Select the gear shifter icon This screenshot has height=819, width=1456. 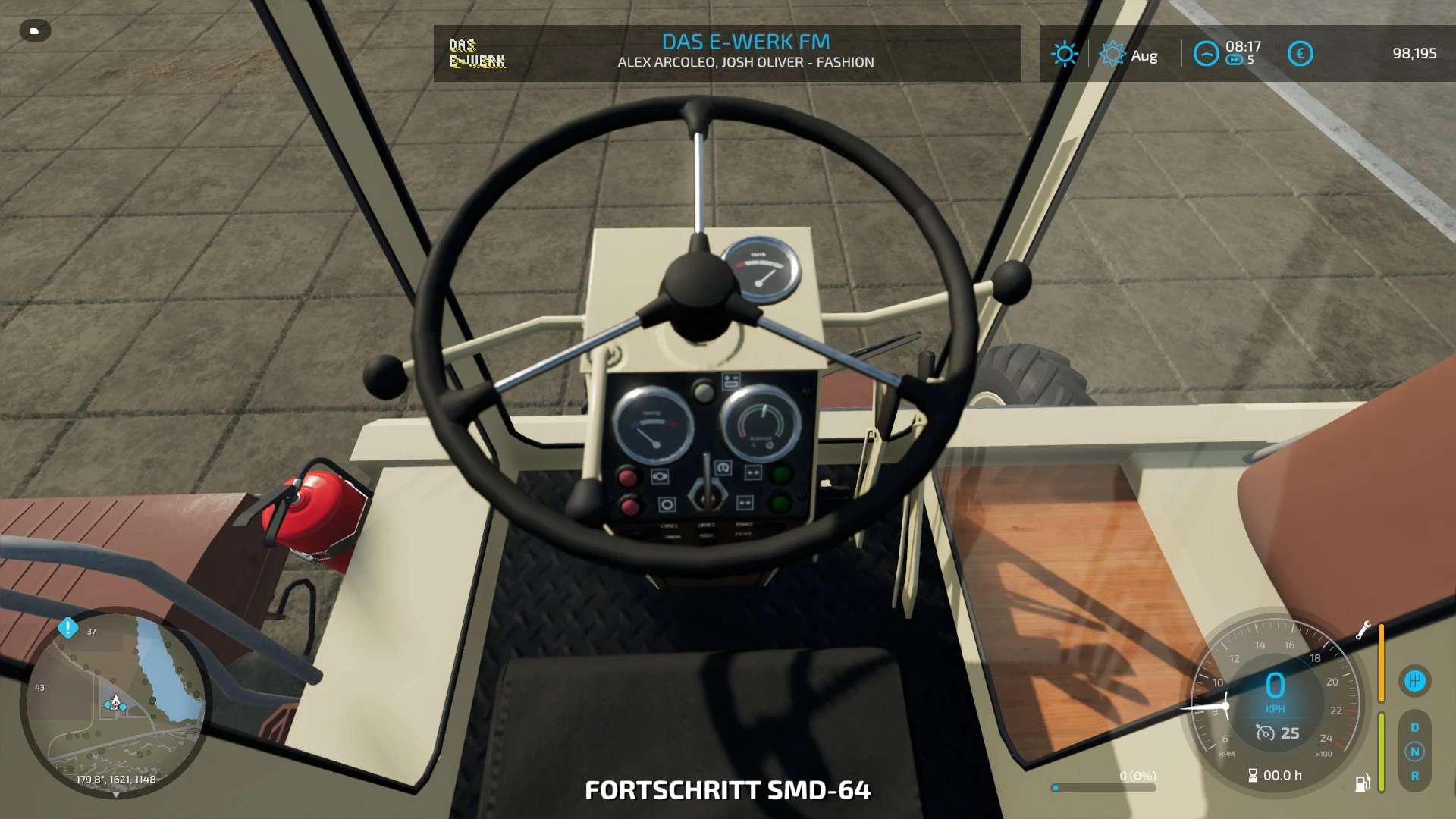click(1414, 680)
